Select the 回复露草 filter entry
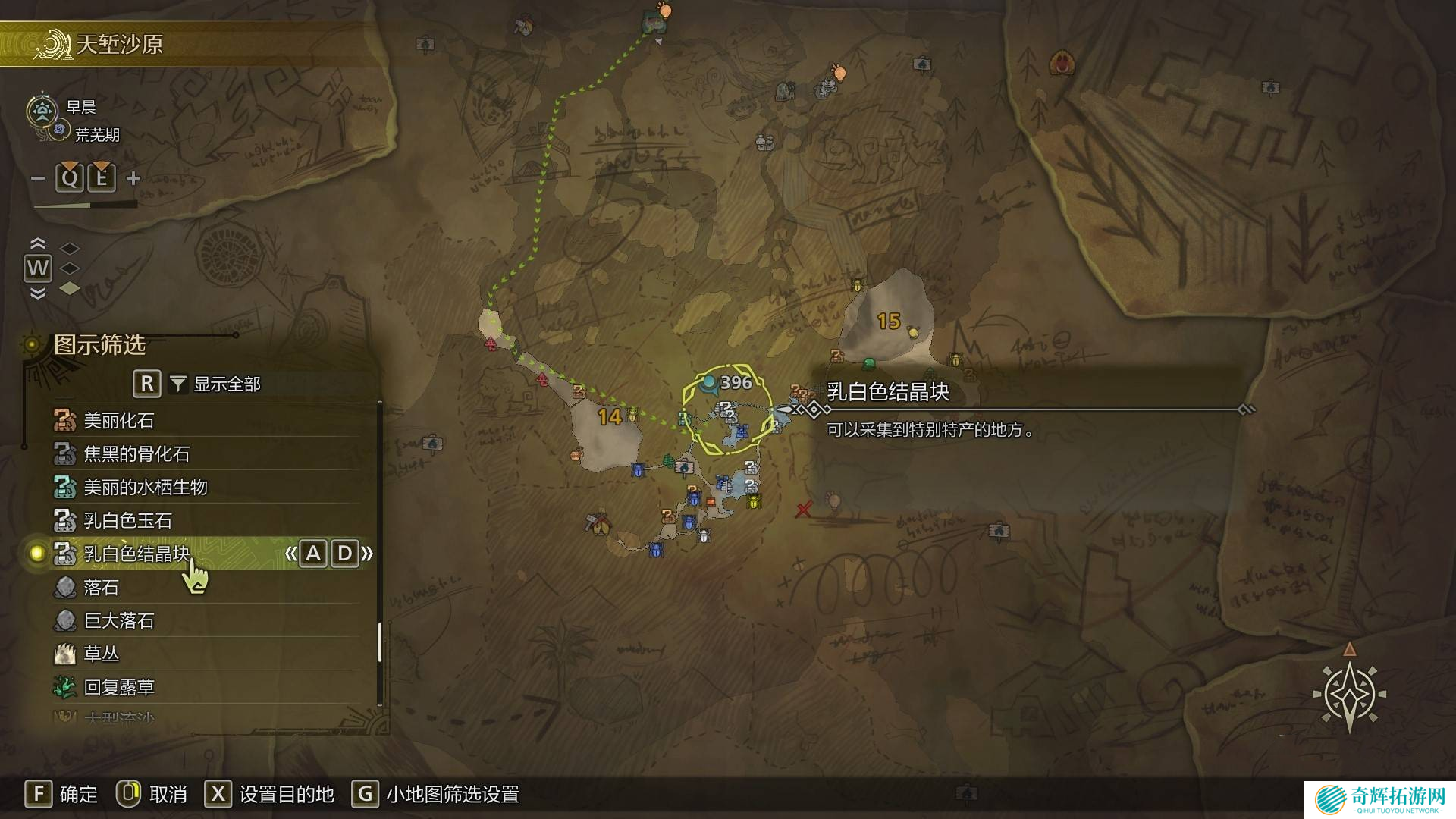1456x819 pixels. pos(119,687)
